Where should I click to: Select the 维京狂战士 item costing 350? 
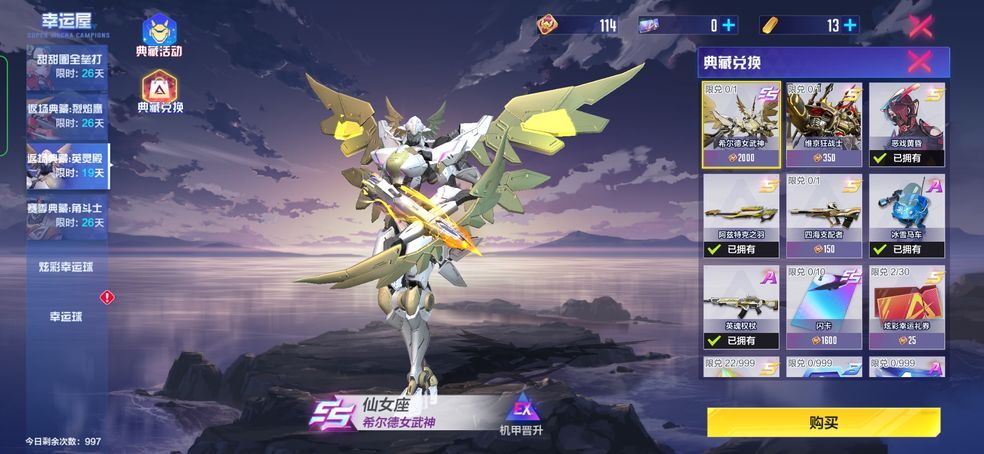[823, 123]
